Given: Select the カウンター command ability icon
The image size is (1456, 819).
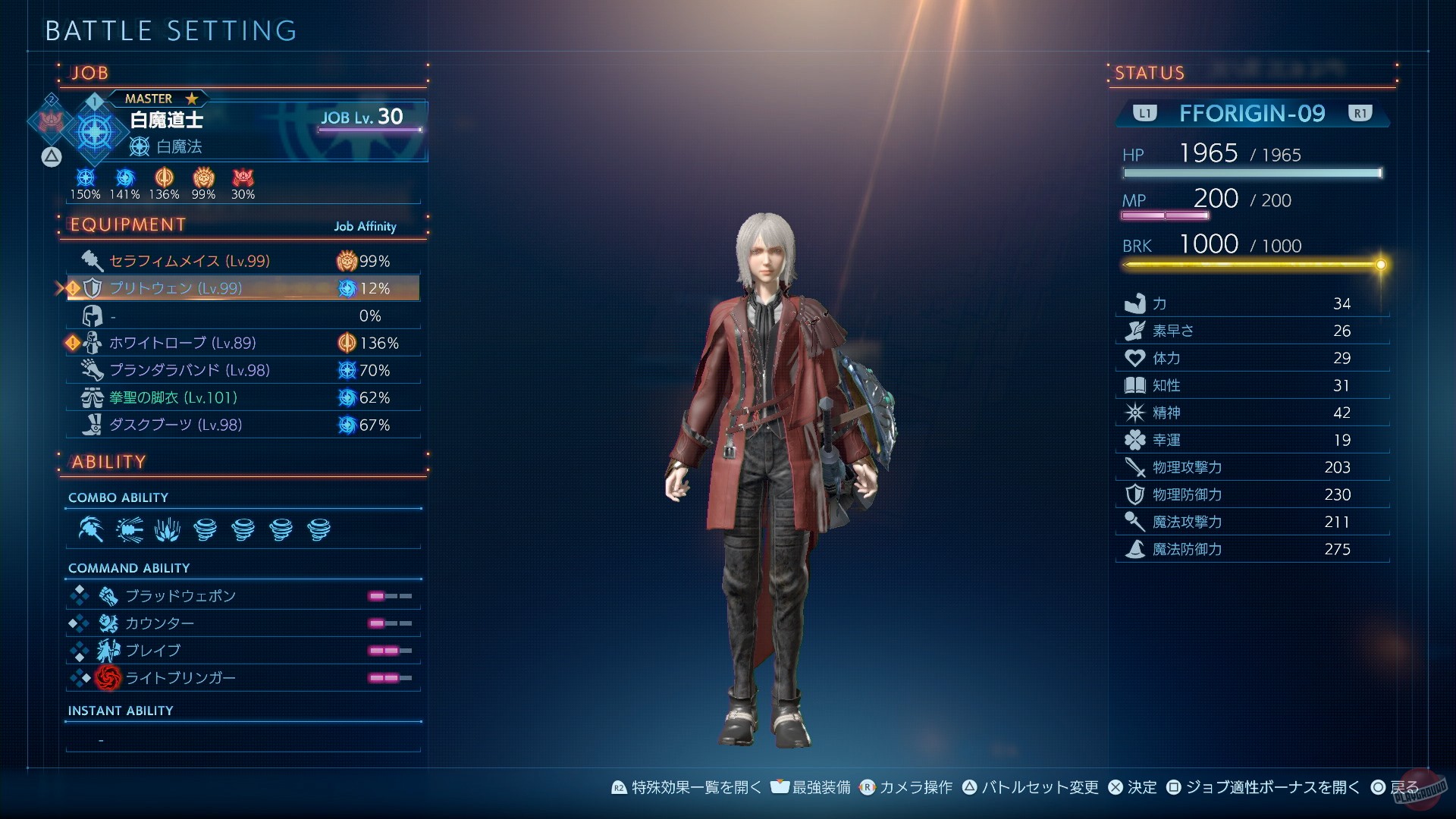Looking at the screenshot, I should pyautogui.click(x=108, y=623).
